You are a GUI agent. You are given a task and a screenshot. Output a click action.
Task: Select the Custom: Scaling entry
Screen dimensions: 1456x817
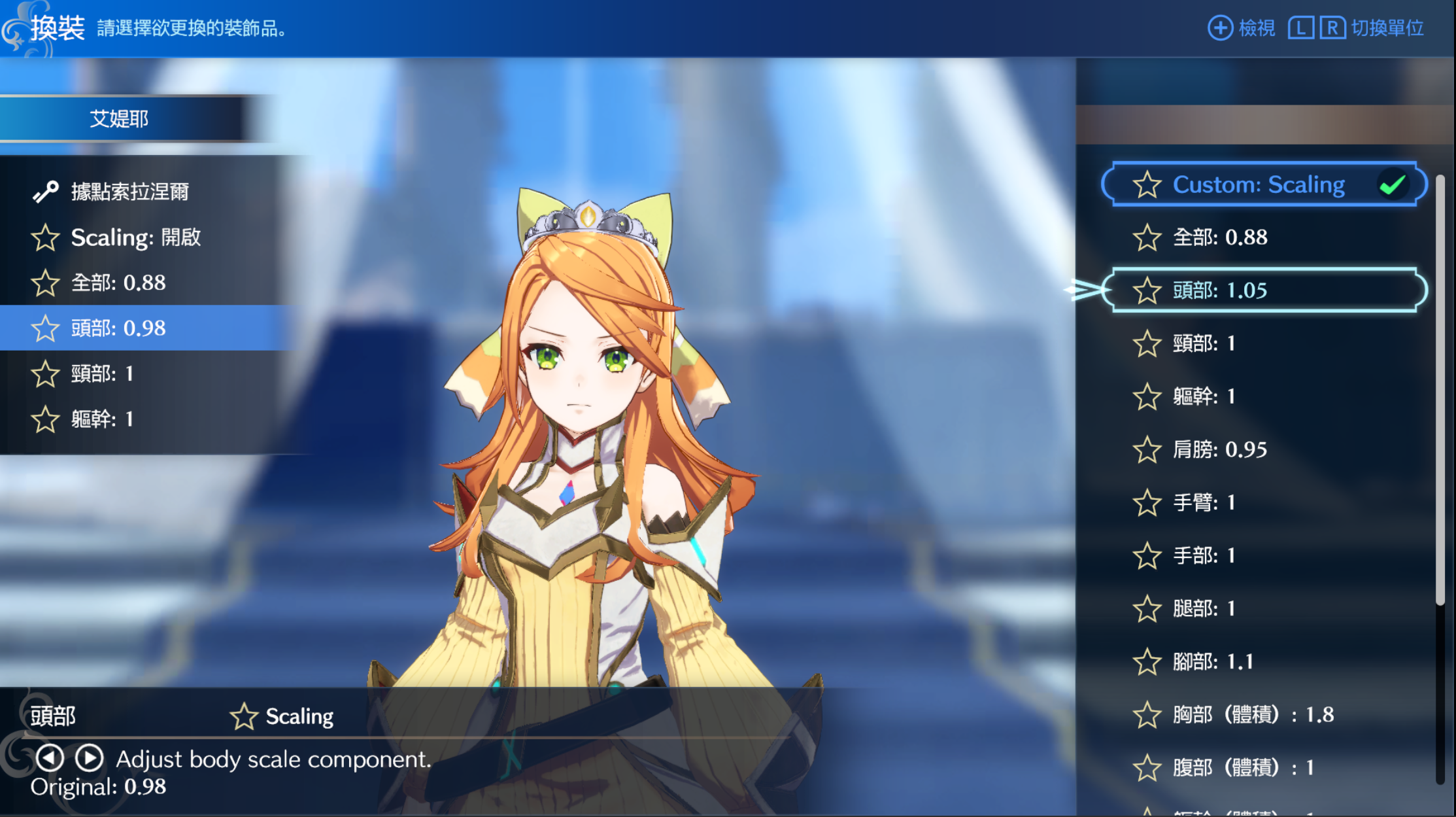[x=1264, y=184]
